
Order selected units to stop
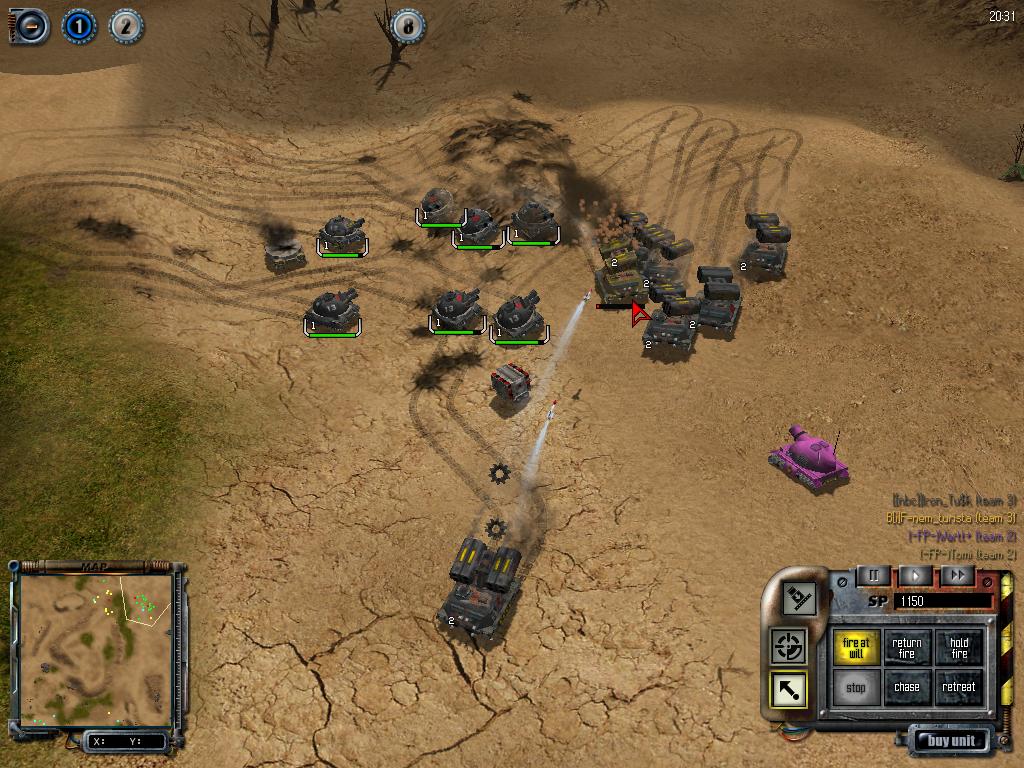coord(856,688)
